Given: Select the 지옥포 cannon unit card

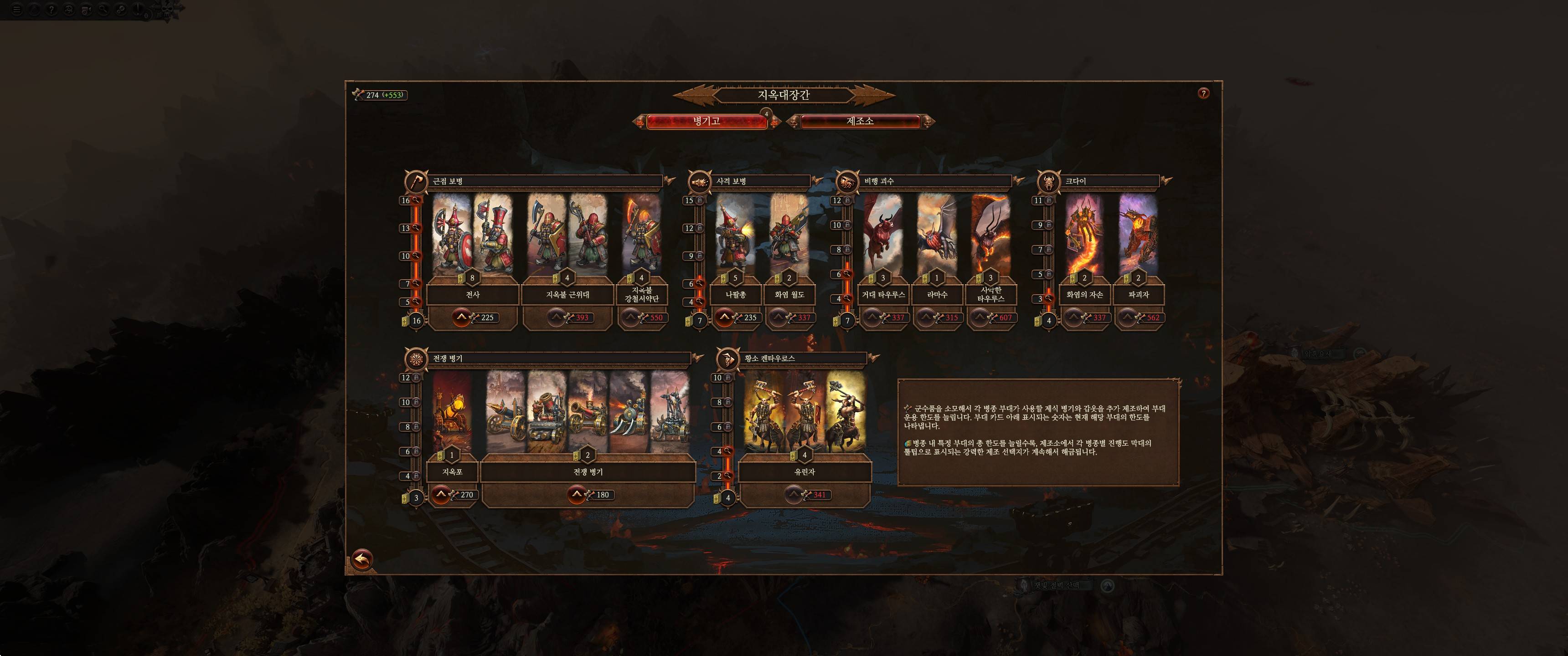Looking at the screenshot, I should coord(452,412).
